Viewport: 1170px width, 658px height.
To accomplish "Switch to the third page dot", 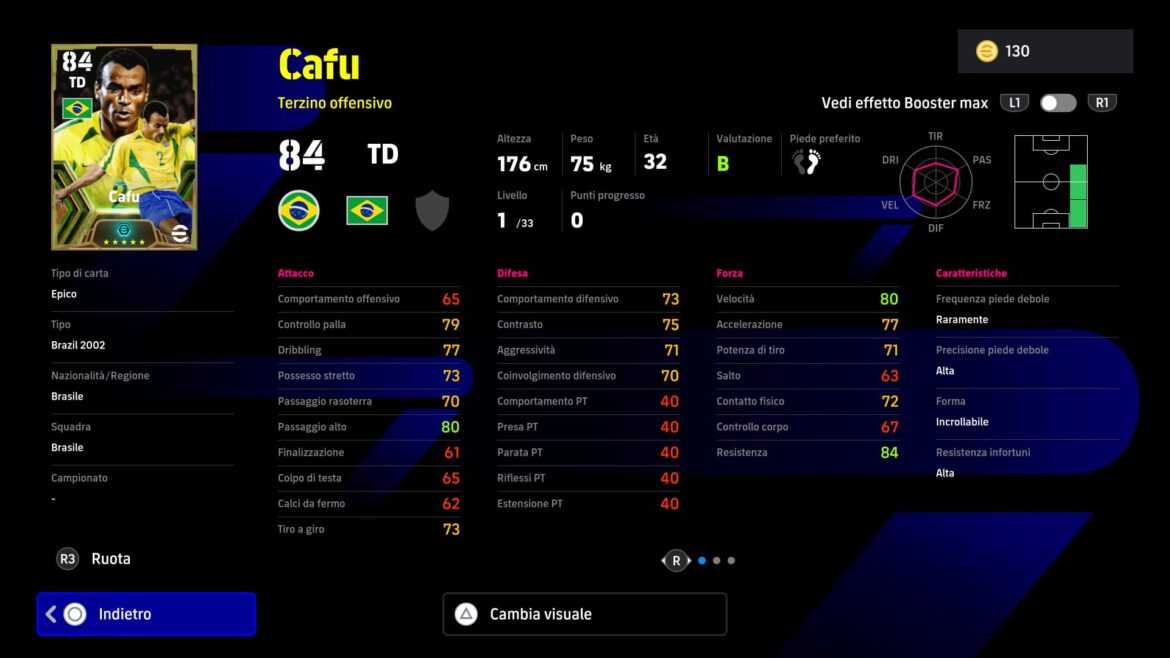I will [732, 561].
